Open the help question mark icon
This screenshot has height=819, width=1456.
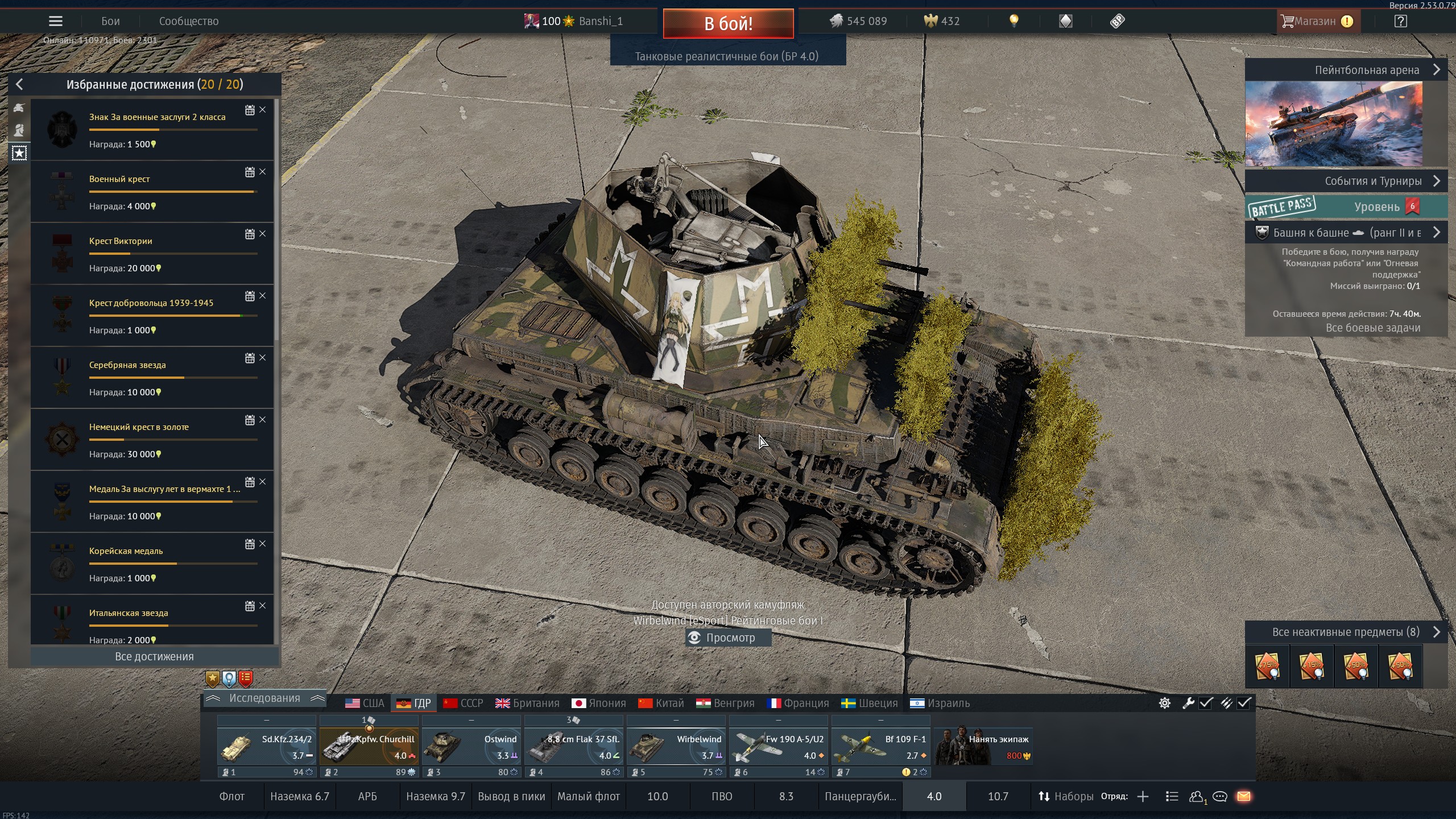pyautogui.click(x=1401, y=22)
